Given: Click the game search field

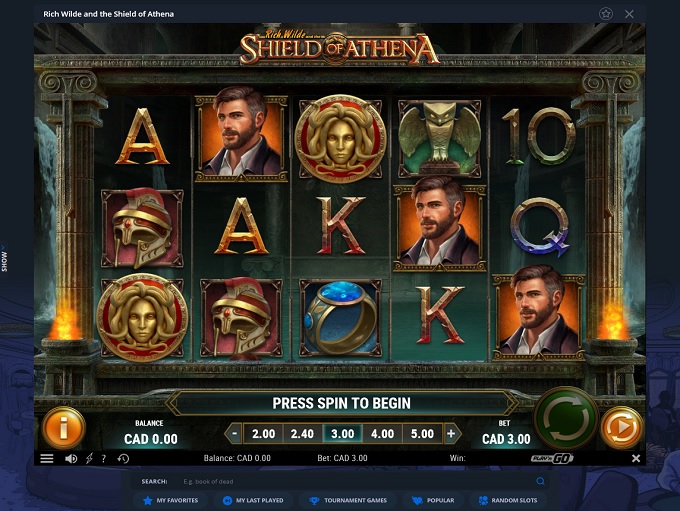Looking at the screenshot, I should coord(300,481).
